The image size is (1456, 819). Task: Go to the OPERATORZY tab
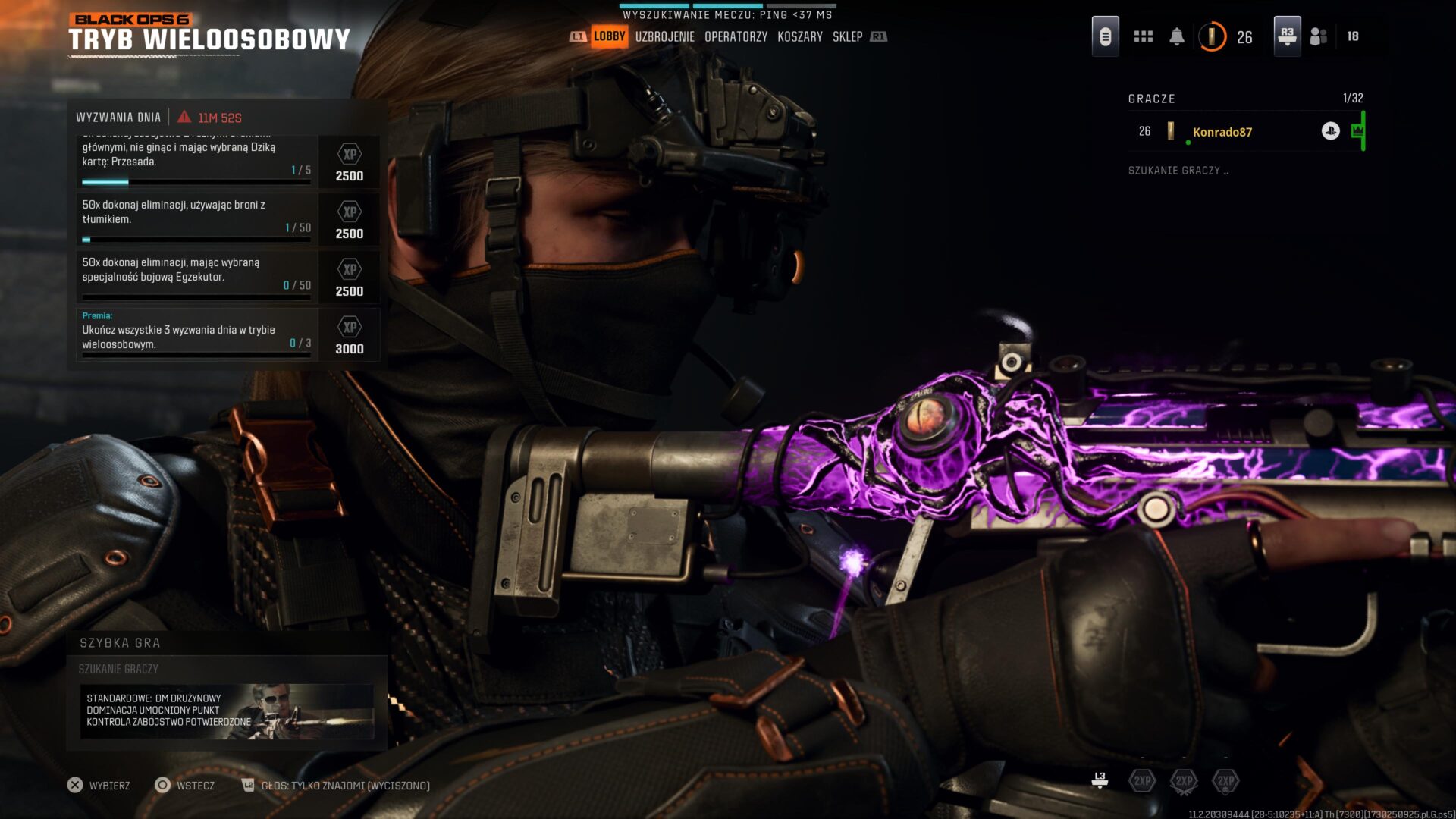[x=736, y=36]
